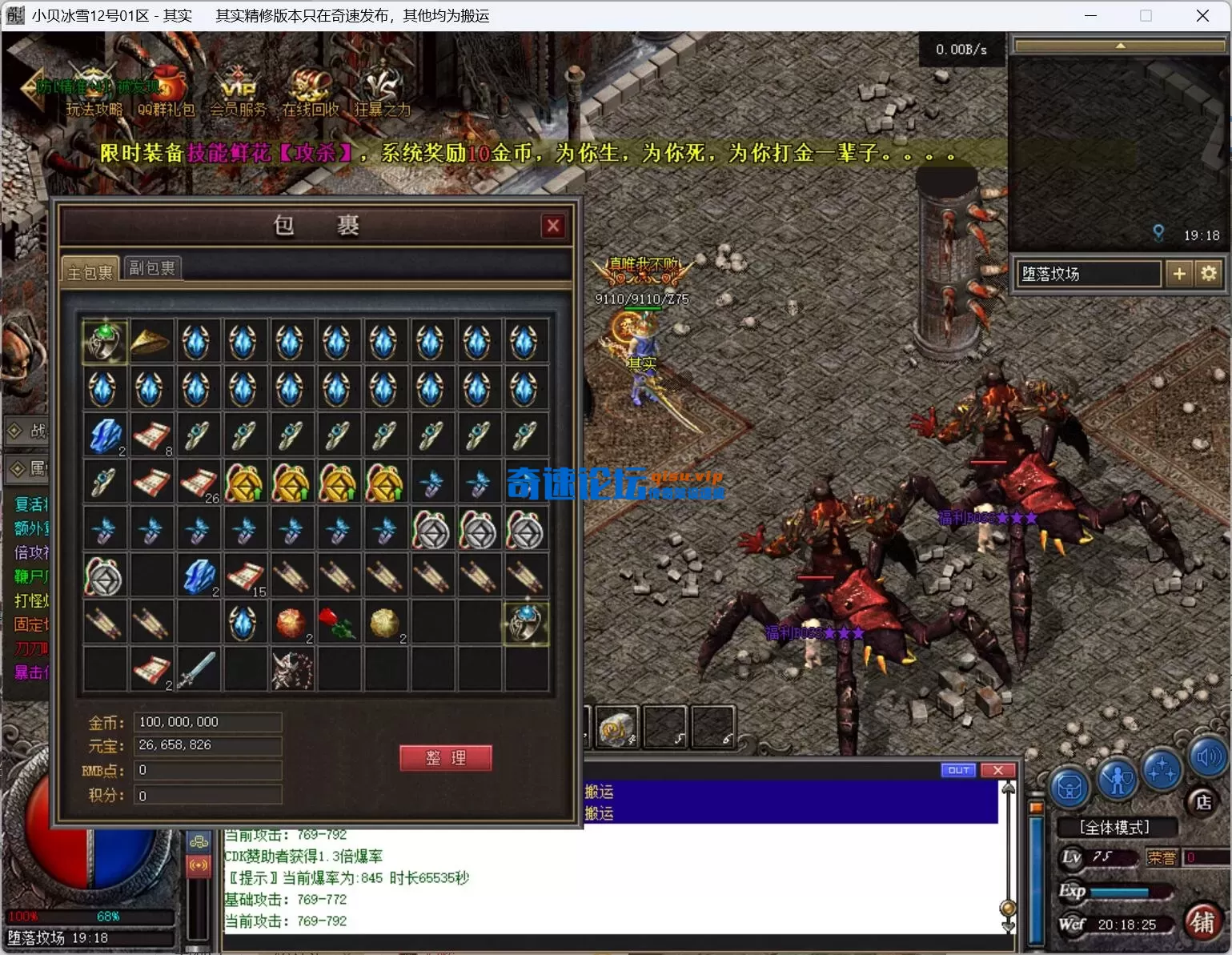Toggle the blue sound speaker button
The image size is (1232, 955).
[1208, 756]
